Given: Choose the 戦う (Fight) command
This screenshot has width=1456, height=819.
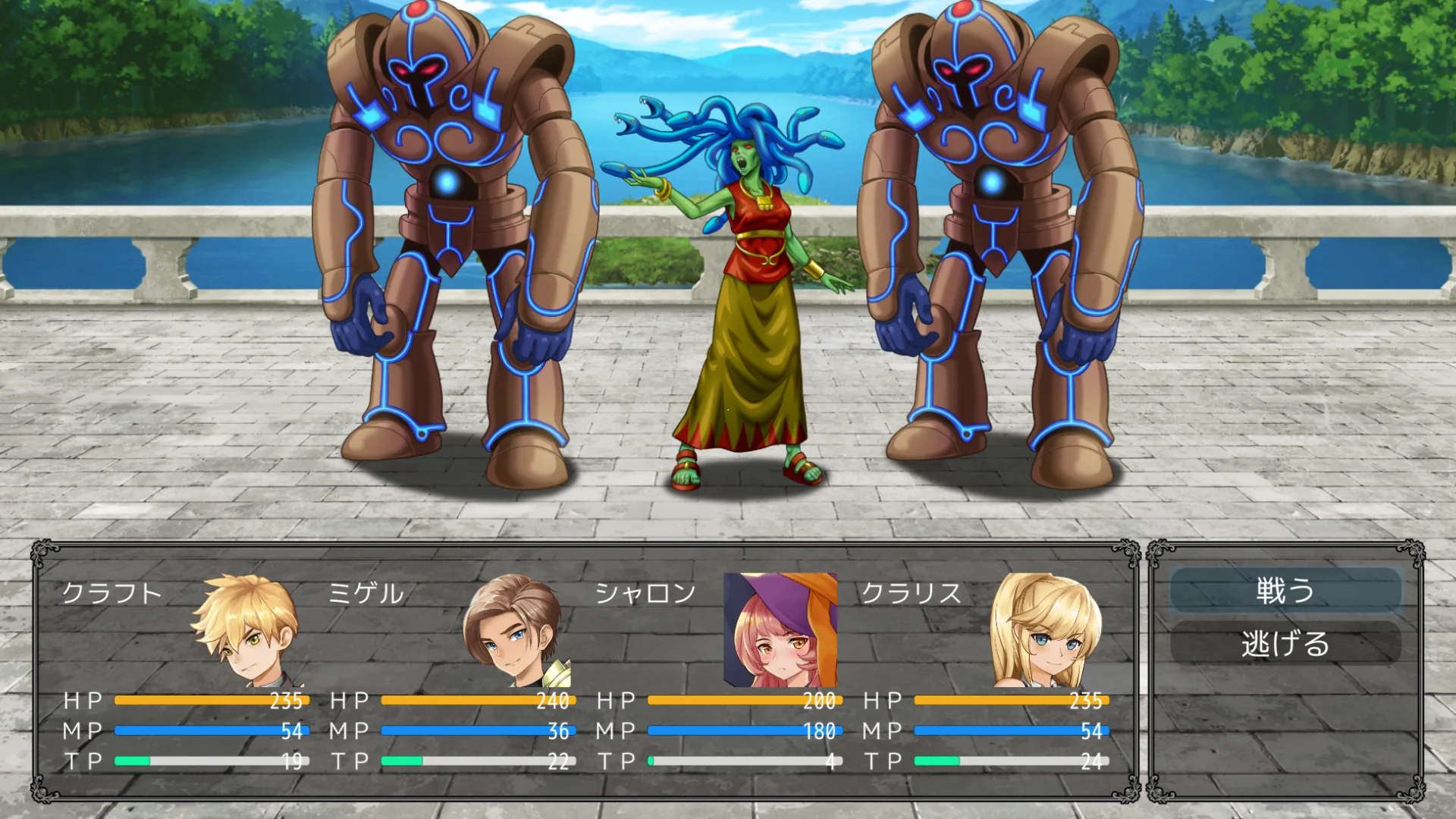Looking at the screenshot, I should (x=1285, y=591).
